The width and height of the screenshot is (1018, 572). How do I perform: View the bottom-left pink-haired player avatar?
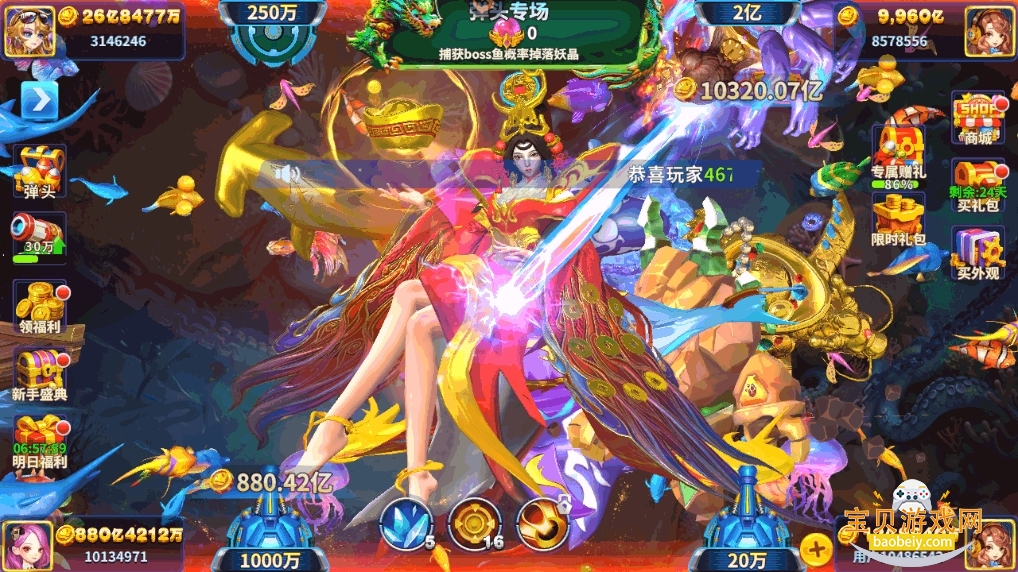27,545
